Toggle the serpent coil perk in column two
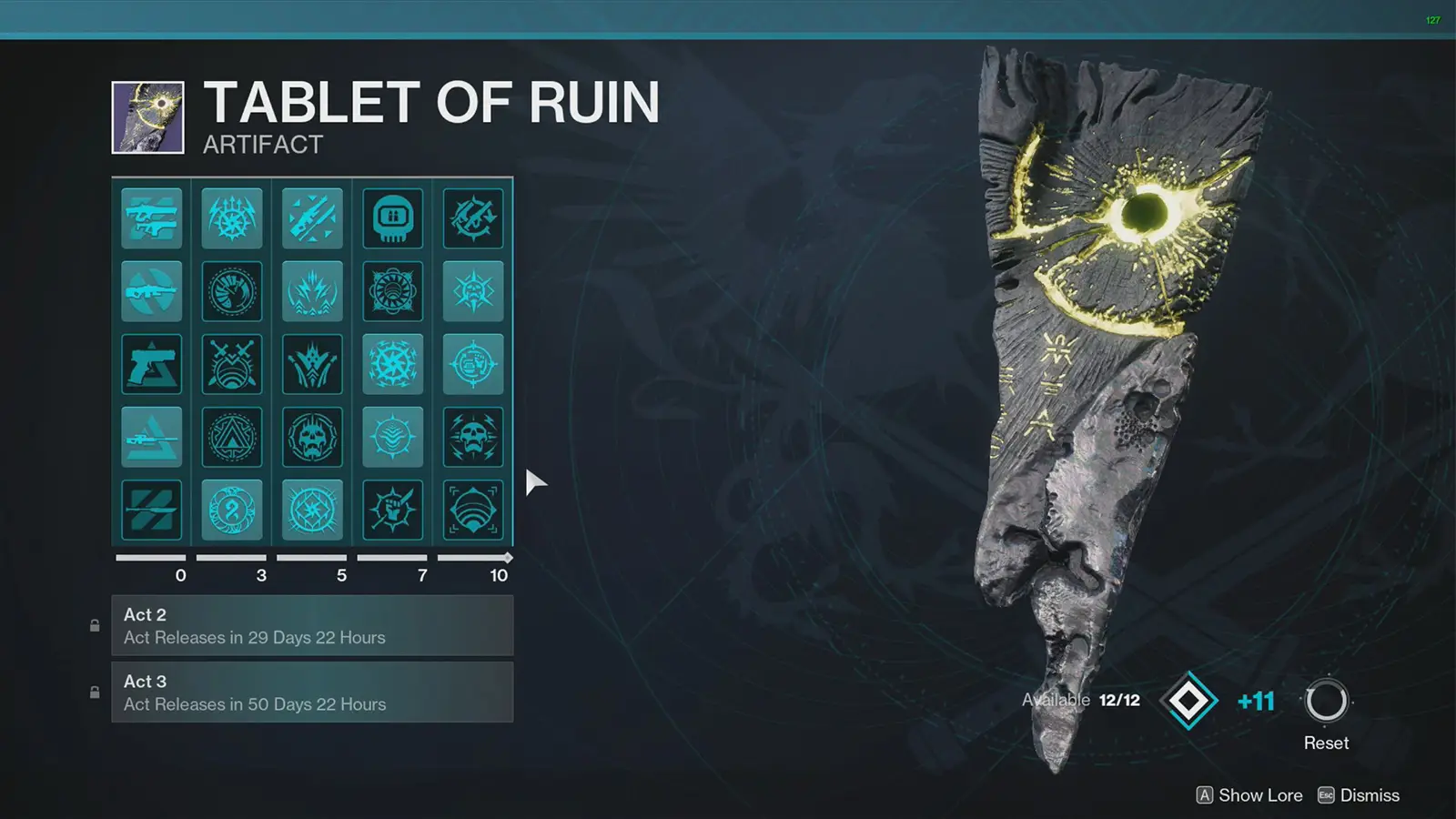The width and height of the screenshot is (1456, 819). (x=232, y=509)
